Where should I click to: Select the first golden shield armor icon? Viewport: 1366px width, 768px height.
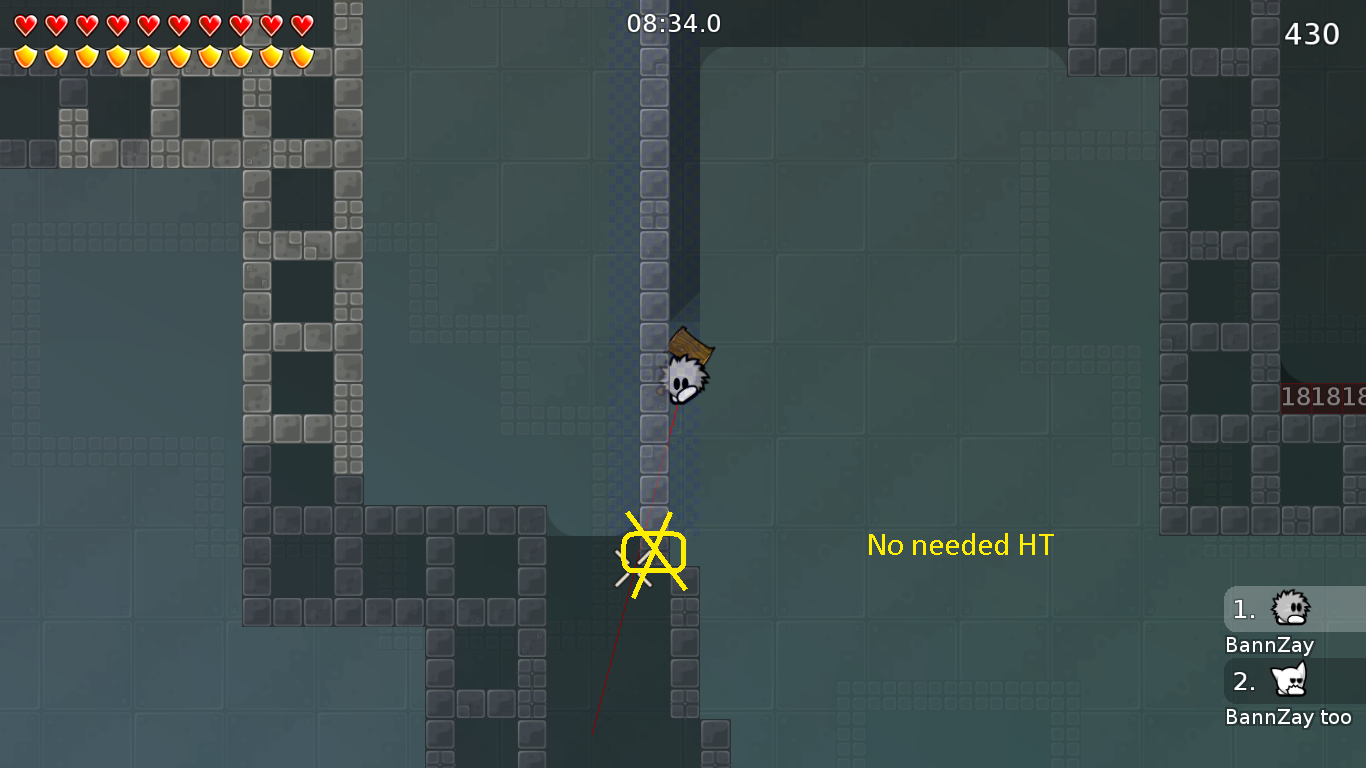pos(27,57)
